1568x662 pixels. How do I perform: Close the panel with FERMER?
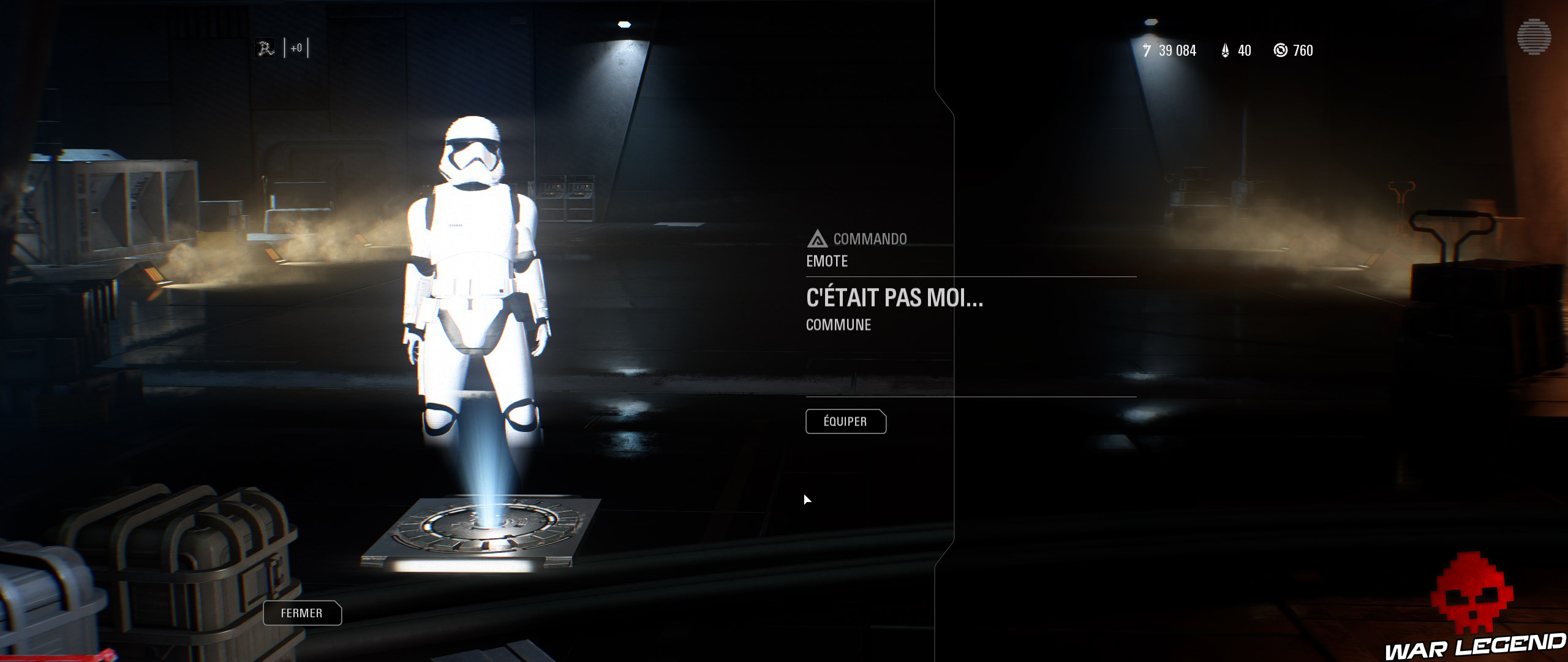click(x=302, y=613)
